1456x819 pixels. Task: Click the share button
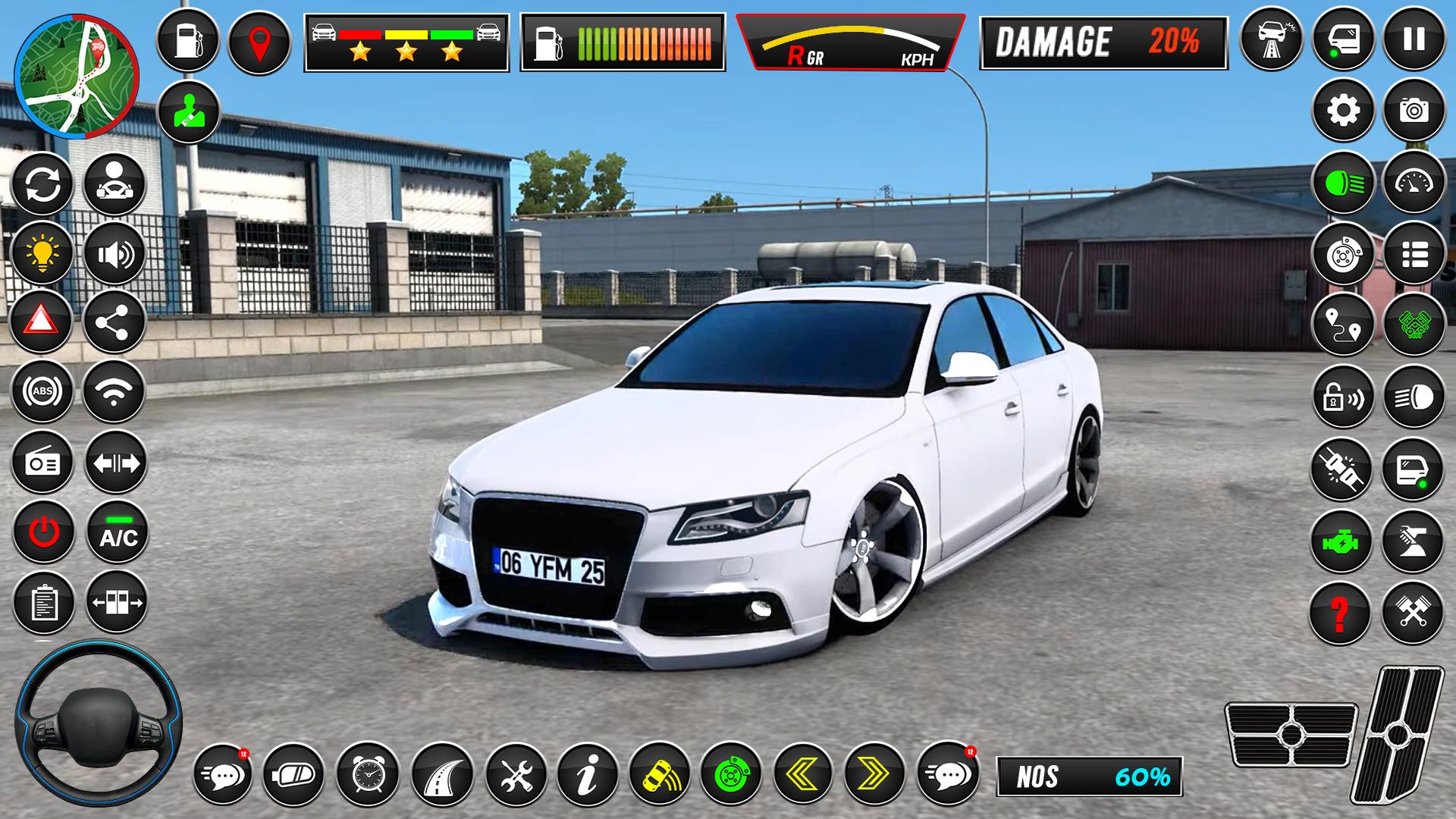(115, 322)
